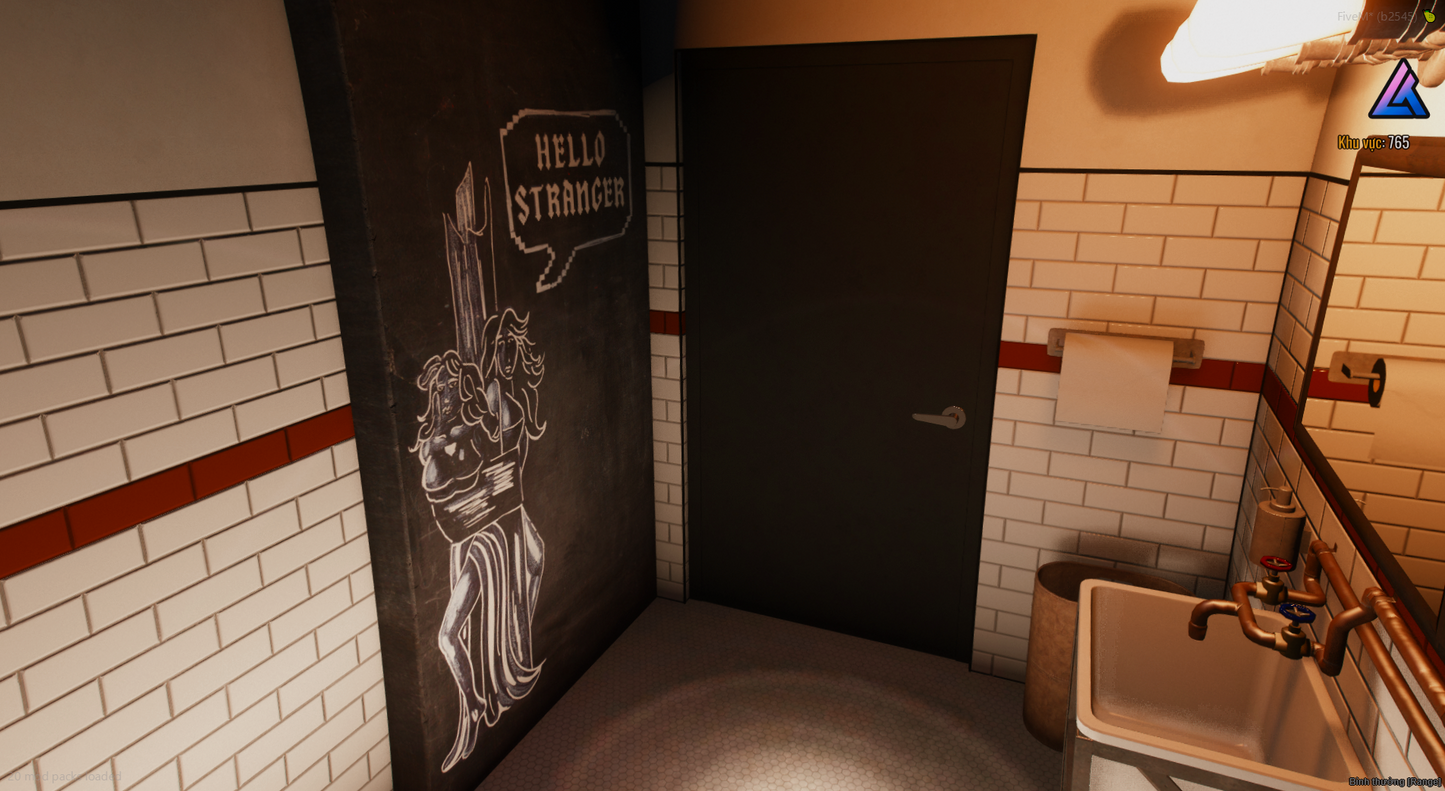
Task: Click the chalk mural of the two figures
Action: click(x=480, y=480)
